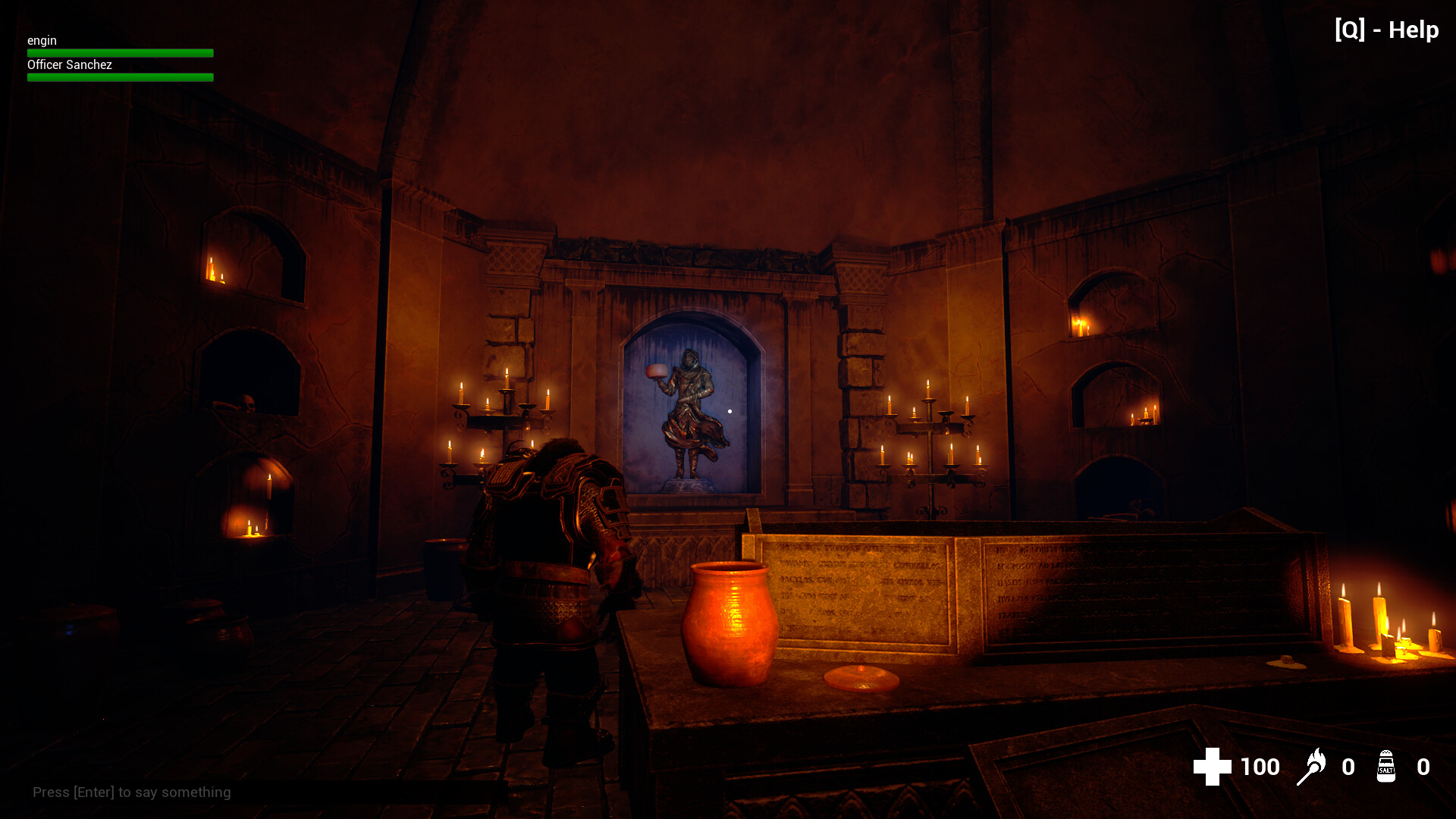Click the torch counter showing 0
Screen dimensions: 1456x819
(1349, 767)
